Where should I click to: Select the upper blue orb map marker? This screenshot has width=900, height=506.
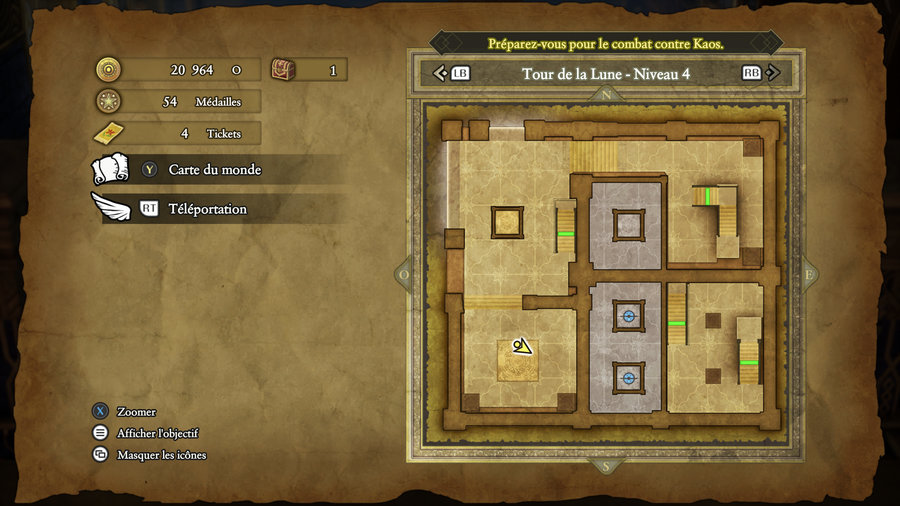[629, 316]
